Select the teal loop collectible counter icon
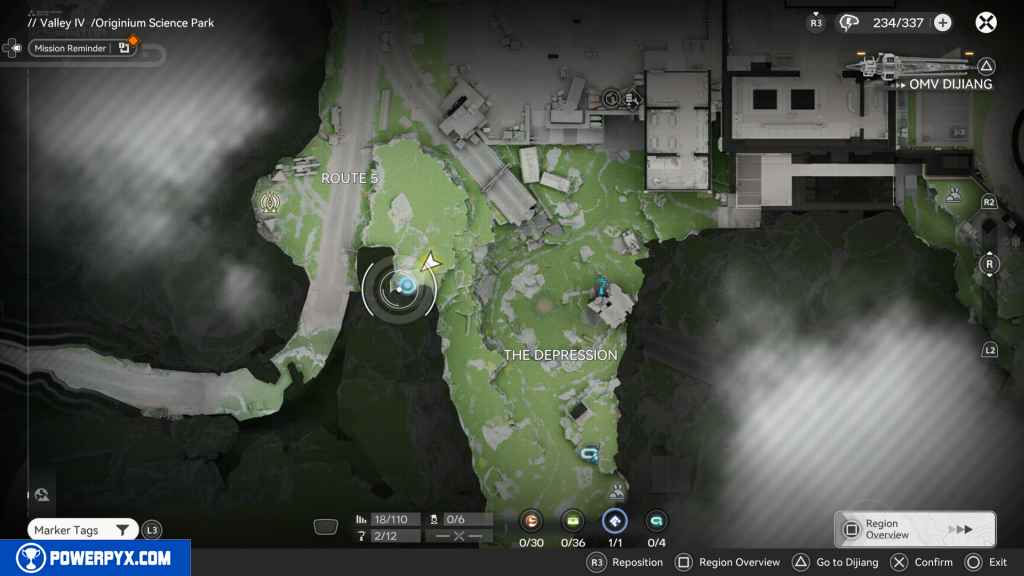 coord(656,521)
